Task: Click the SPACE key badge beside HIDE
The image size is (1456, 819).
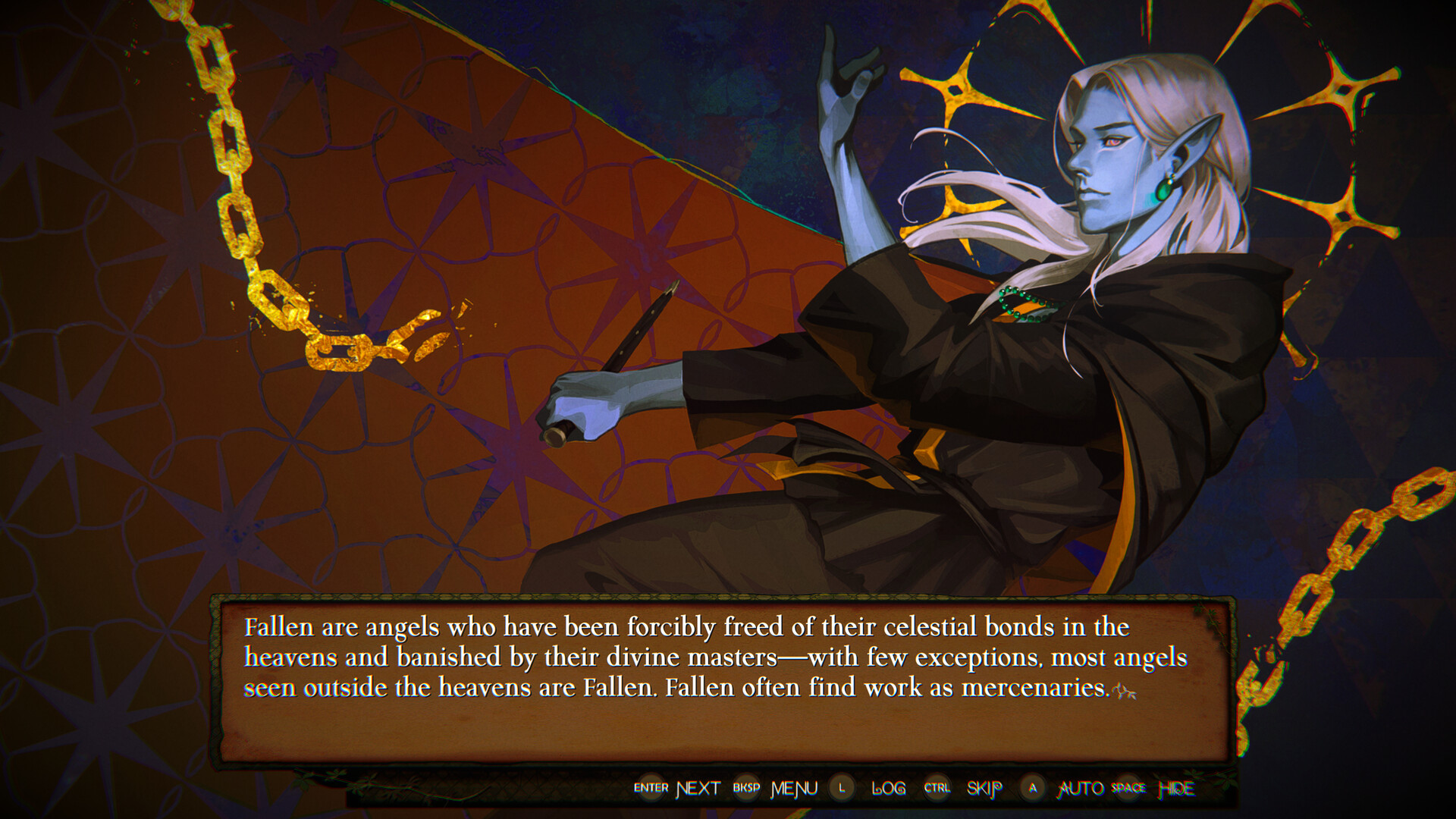Action: [1127, 788]
